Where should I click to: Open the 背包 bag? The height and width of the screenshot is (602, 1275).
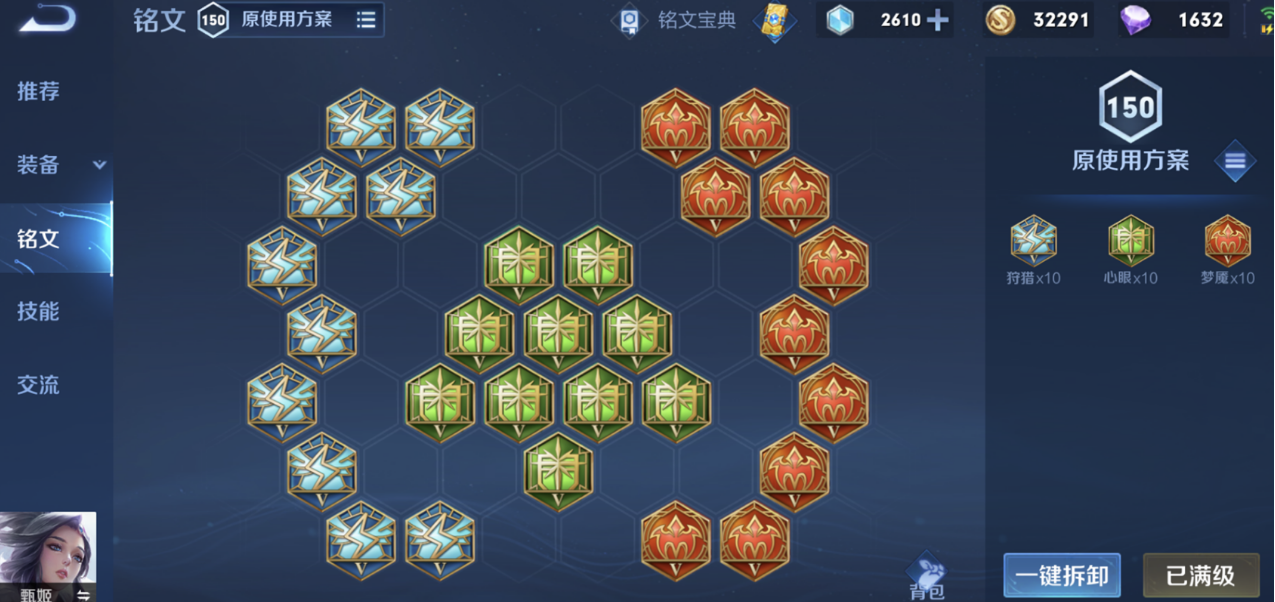point(929,578)
